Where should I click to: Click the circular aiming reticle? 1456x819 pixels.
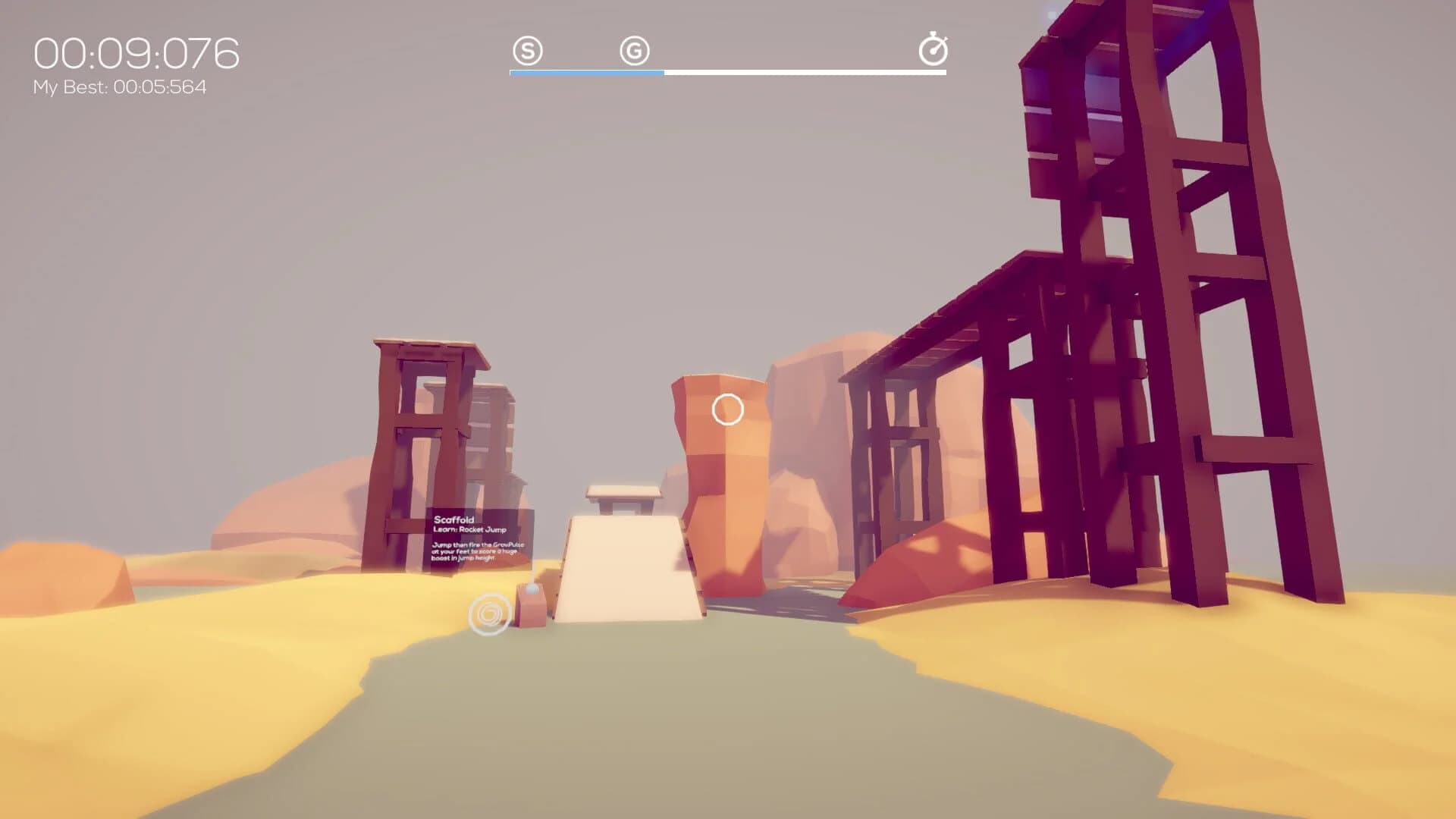726,409
